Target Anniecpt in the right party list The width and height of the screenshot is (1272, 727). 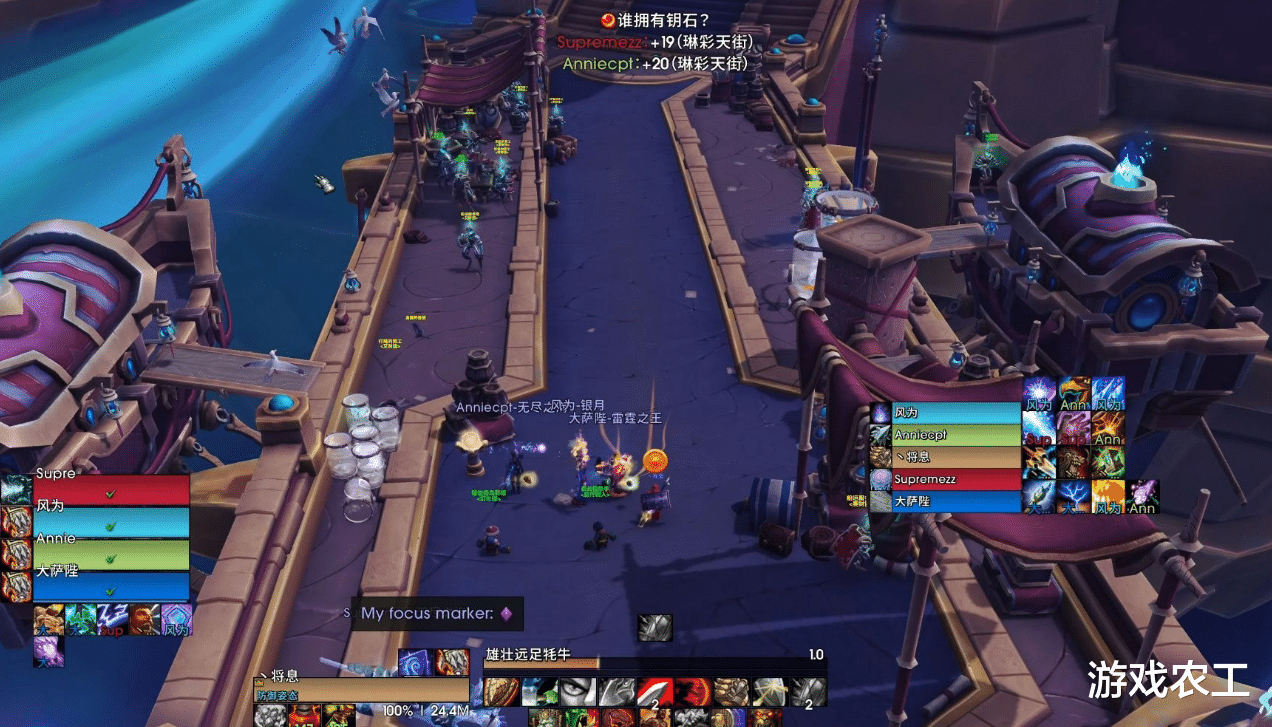click(955, 435)
